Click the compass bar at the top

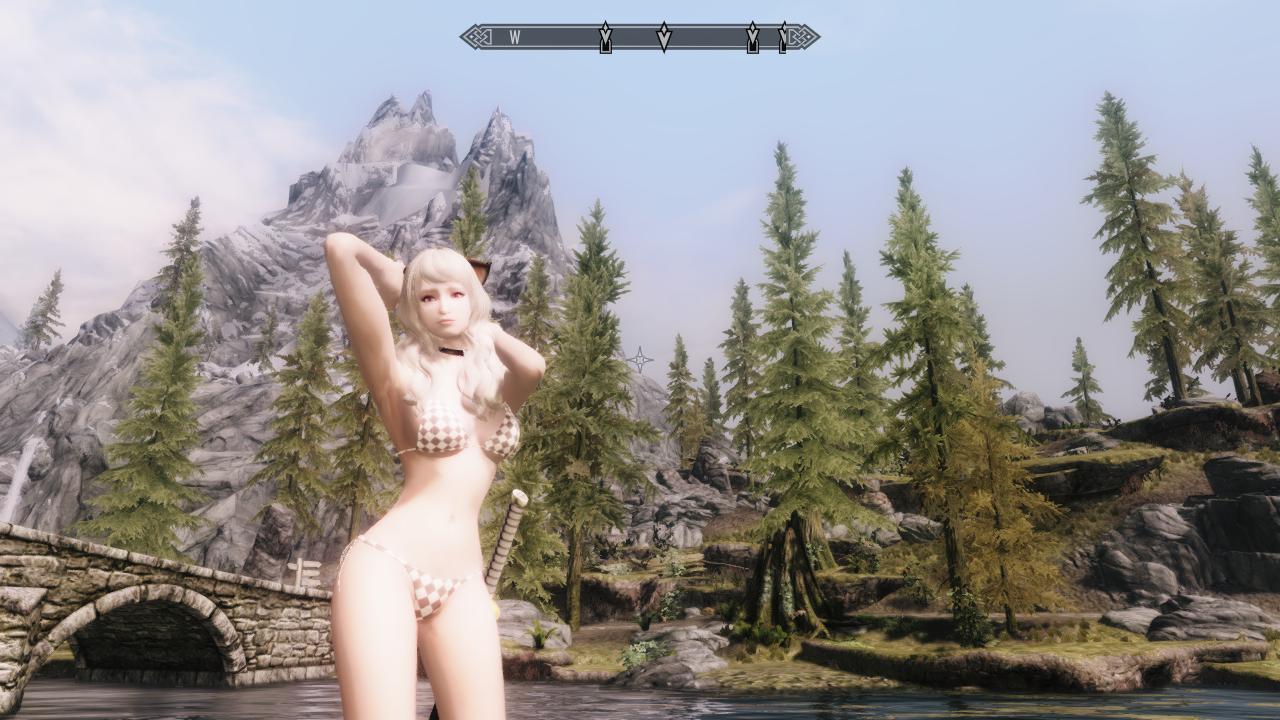639,37
